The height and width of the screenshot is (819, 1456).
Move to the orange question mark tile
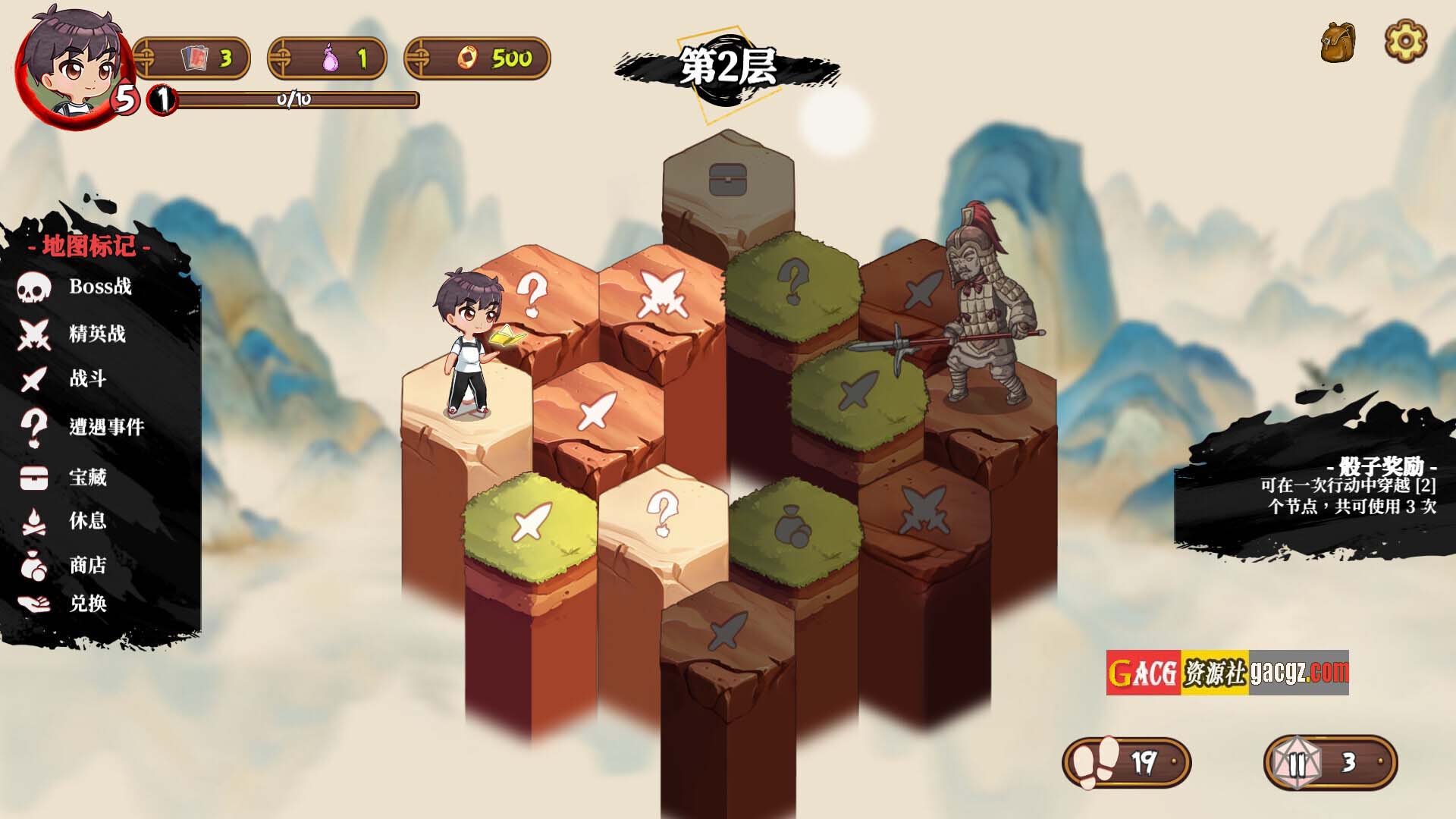pos(533,293)
